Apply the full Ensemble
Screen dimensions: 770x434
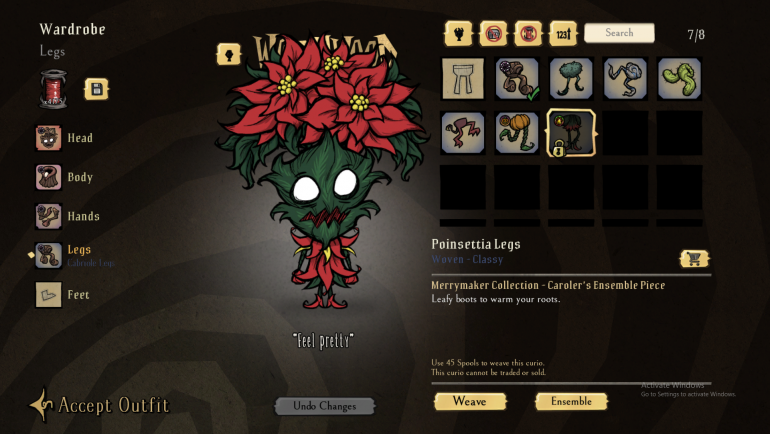[571, 401]
